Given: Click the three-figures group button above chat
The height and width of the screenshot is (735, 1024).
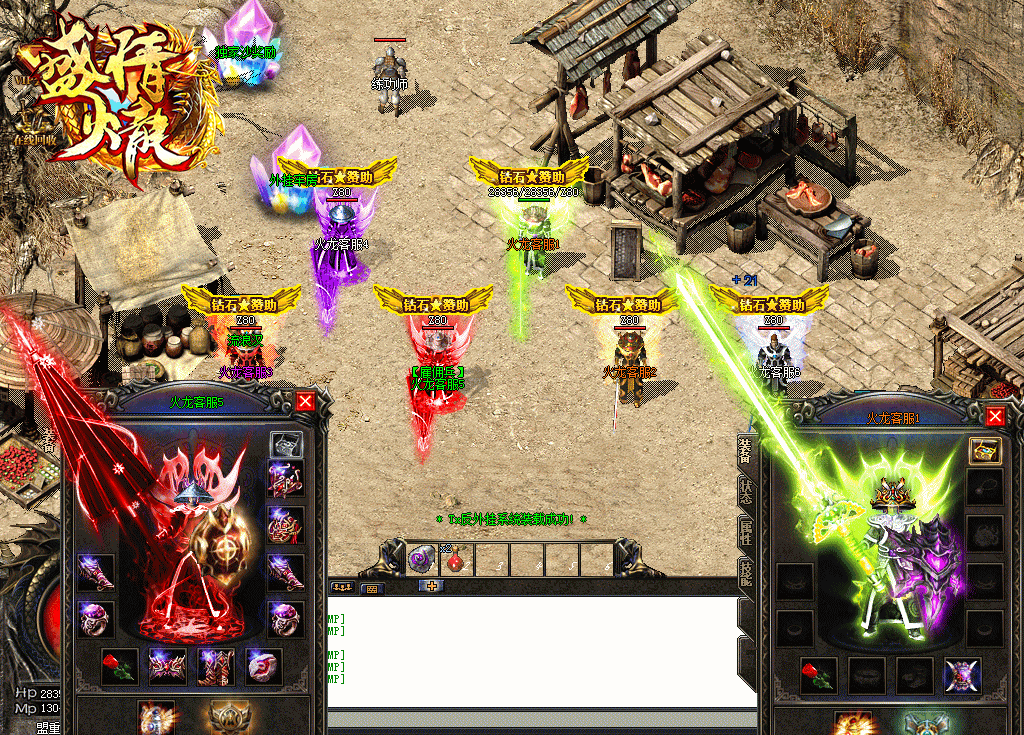Looking at the screenshot, I should [342, 587].
